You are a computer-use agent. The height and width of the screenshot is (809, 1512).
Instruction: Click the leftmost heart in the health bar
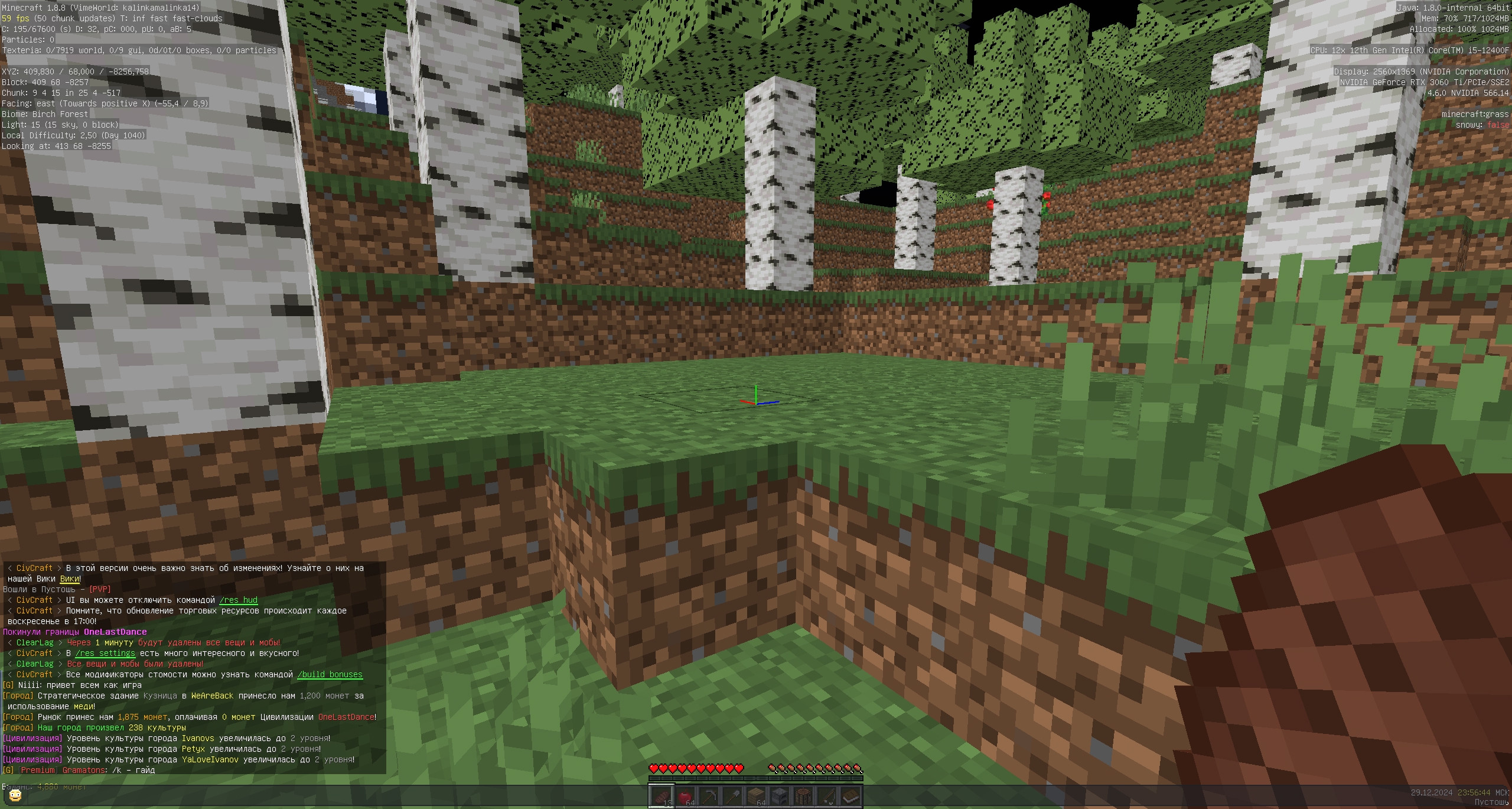pos(654,769)
